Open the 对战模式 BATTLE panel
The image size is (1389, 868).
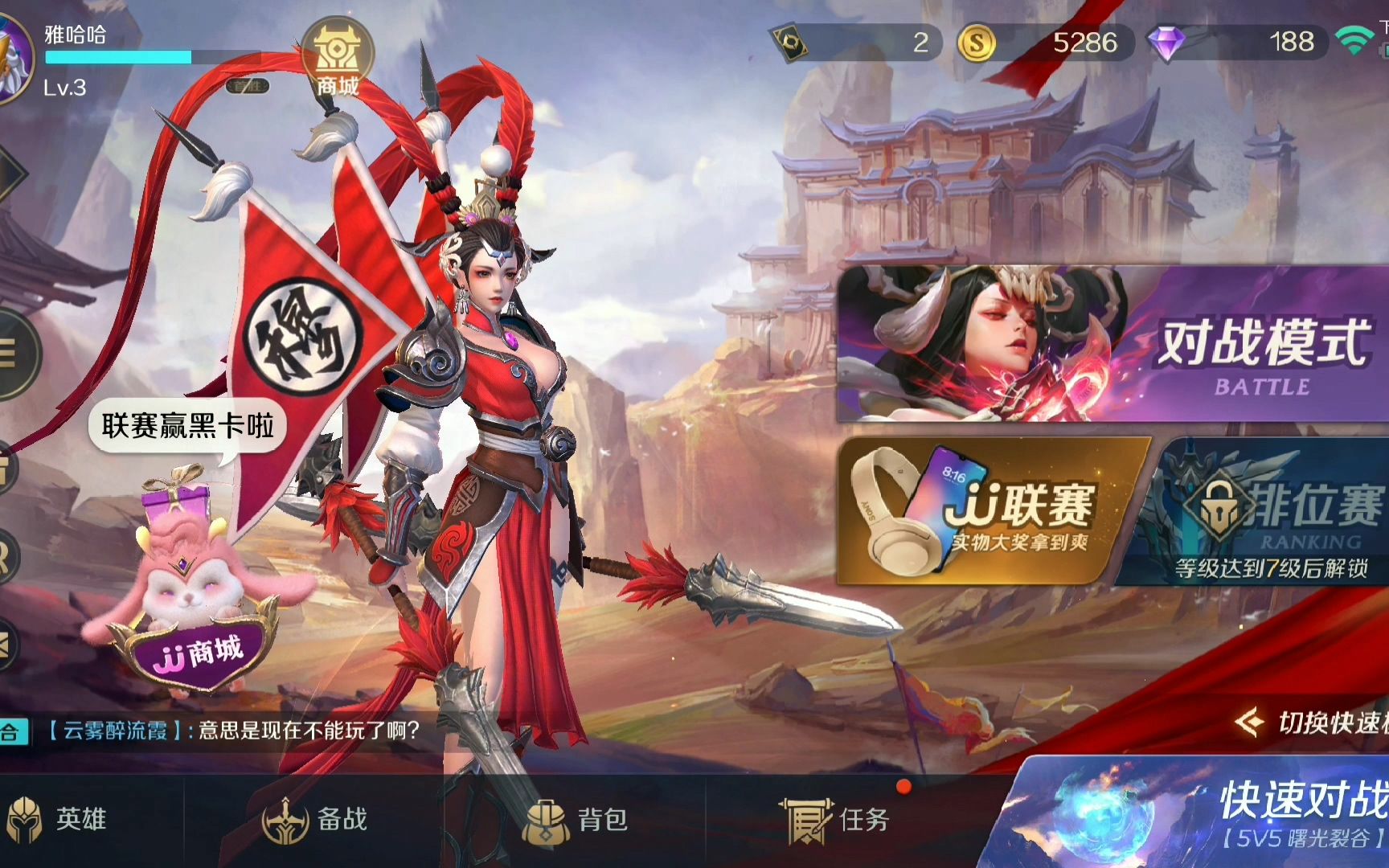tap(1109, 346)
